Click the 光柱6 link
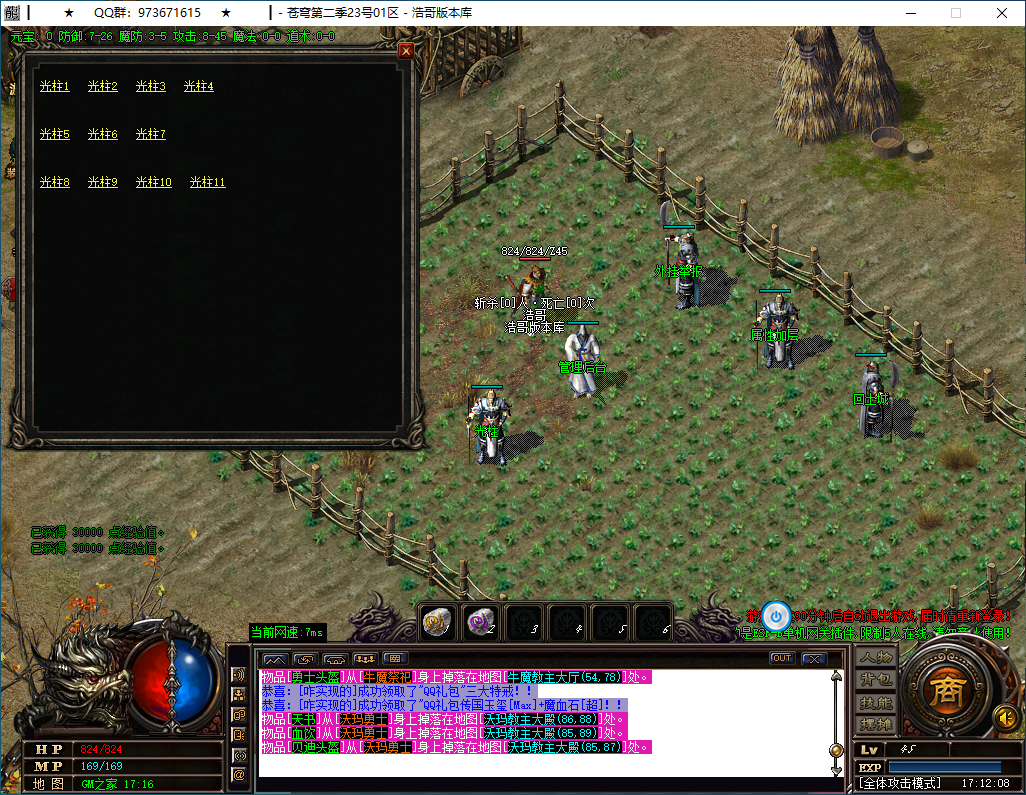Screen dimensions: 1026x795 [x=103, y=135]
